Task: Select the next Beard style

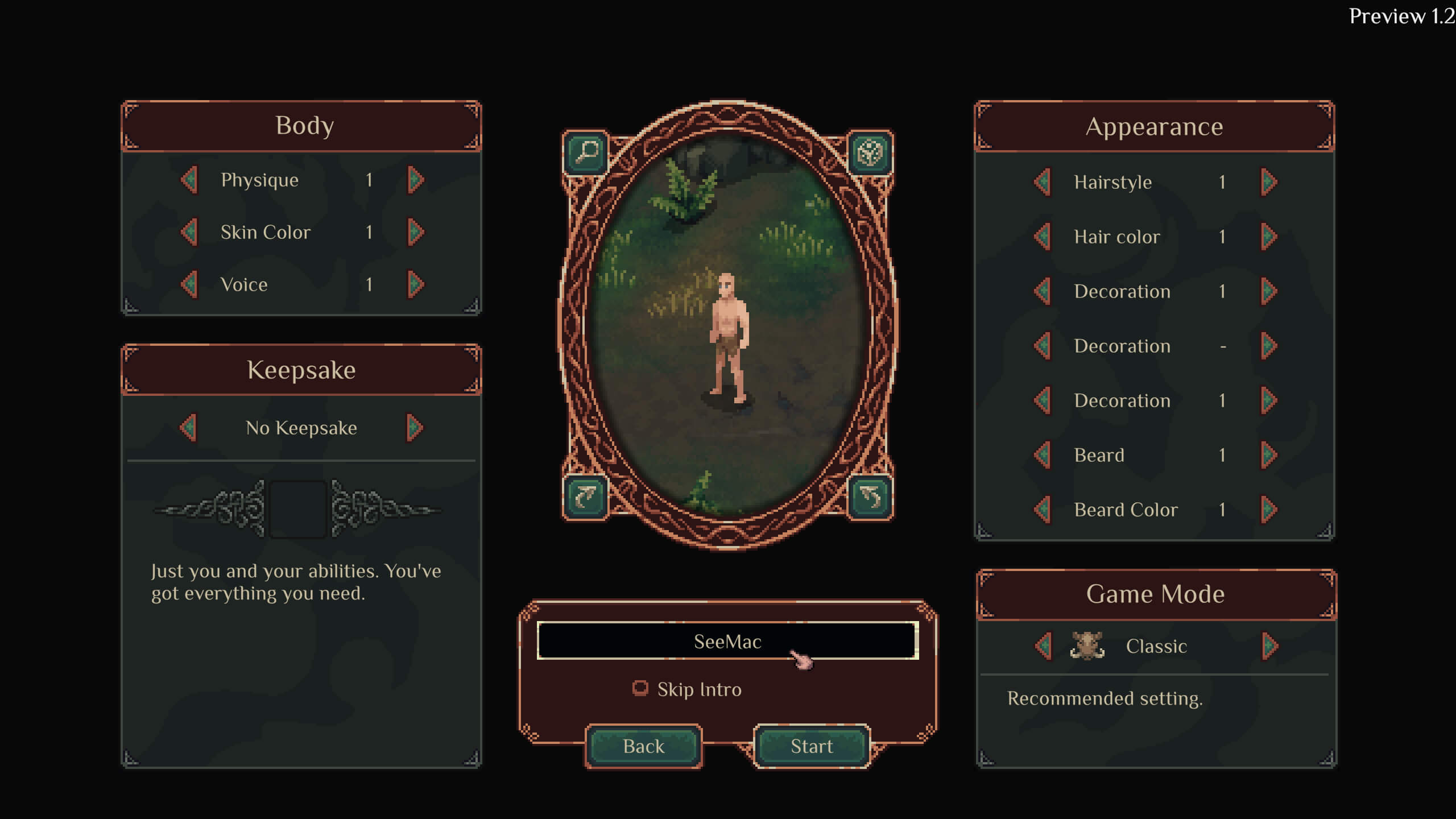Action: click(1269, 455)
